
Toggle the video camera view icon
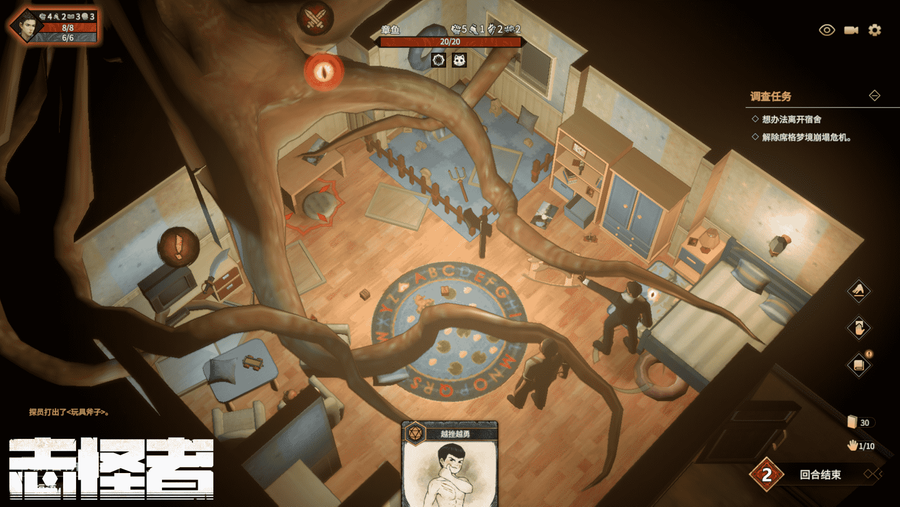pyautogui.click(x=851, y=30)
